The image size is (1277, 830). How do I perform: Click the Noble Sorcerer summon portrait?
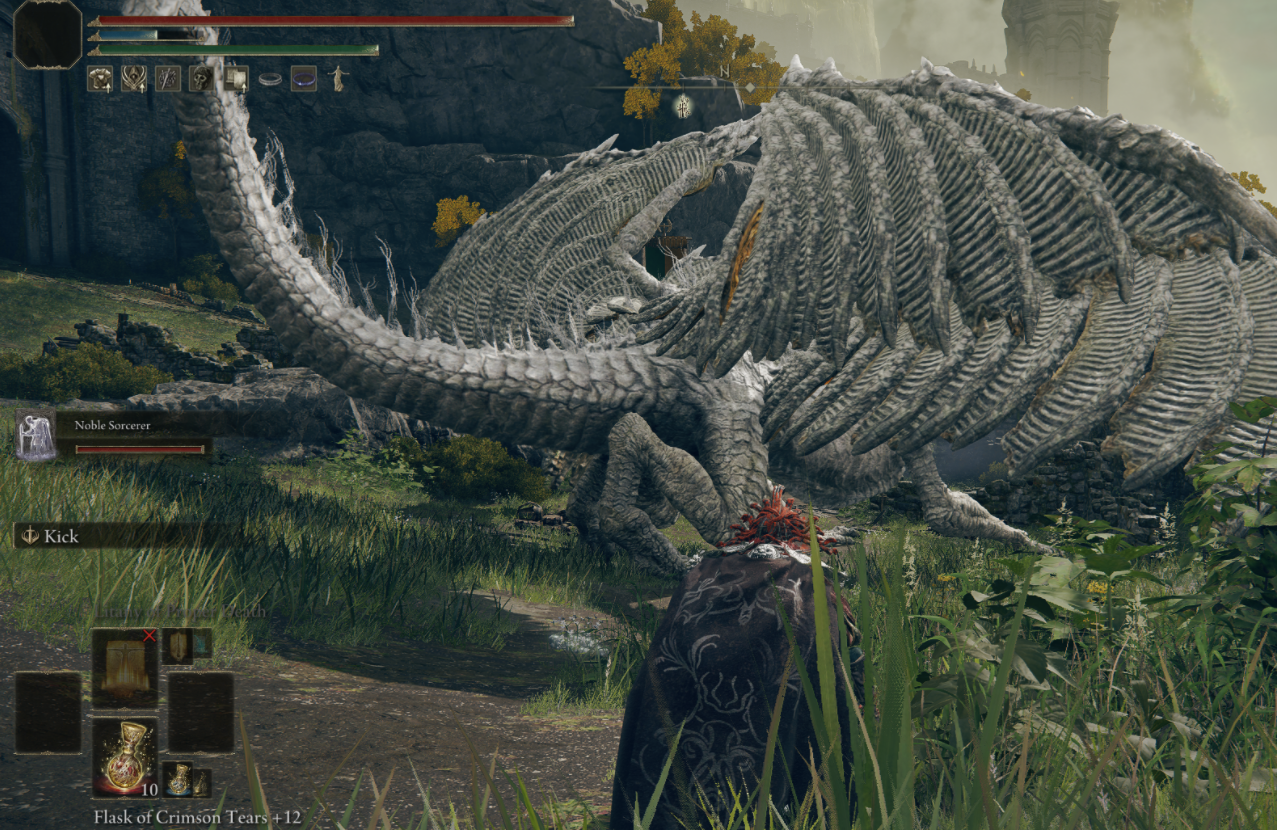click(36, 434)
